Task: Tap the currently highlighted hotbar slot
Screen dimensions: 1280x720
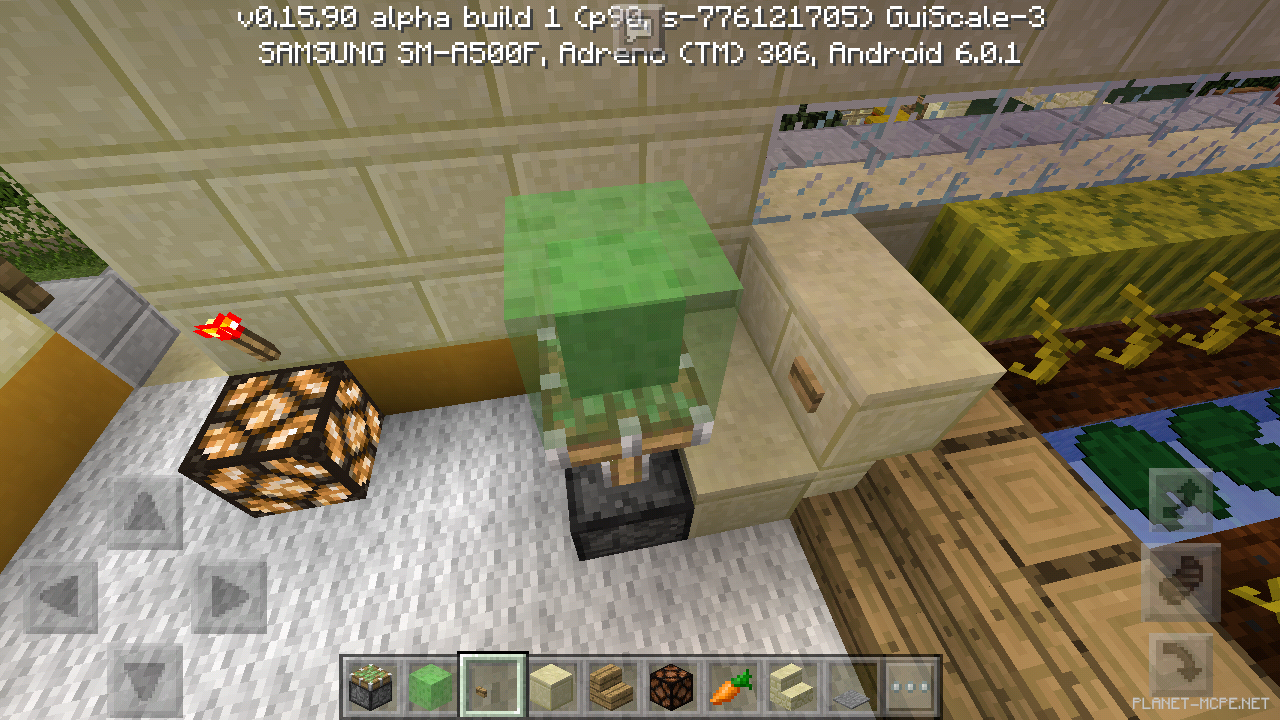Action: click(x=491, y=687)
